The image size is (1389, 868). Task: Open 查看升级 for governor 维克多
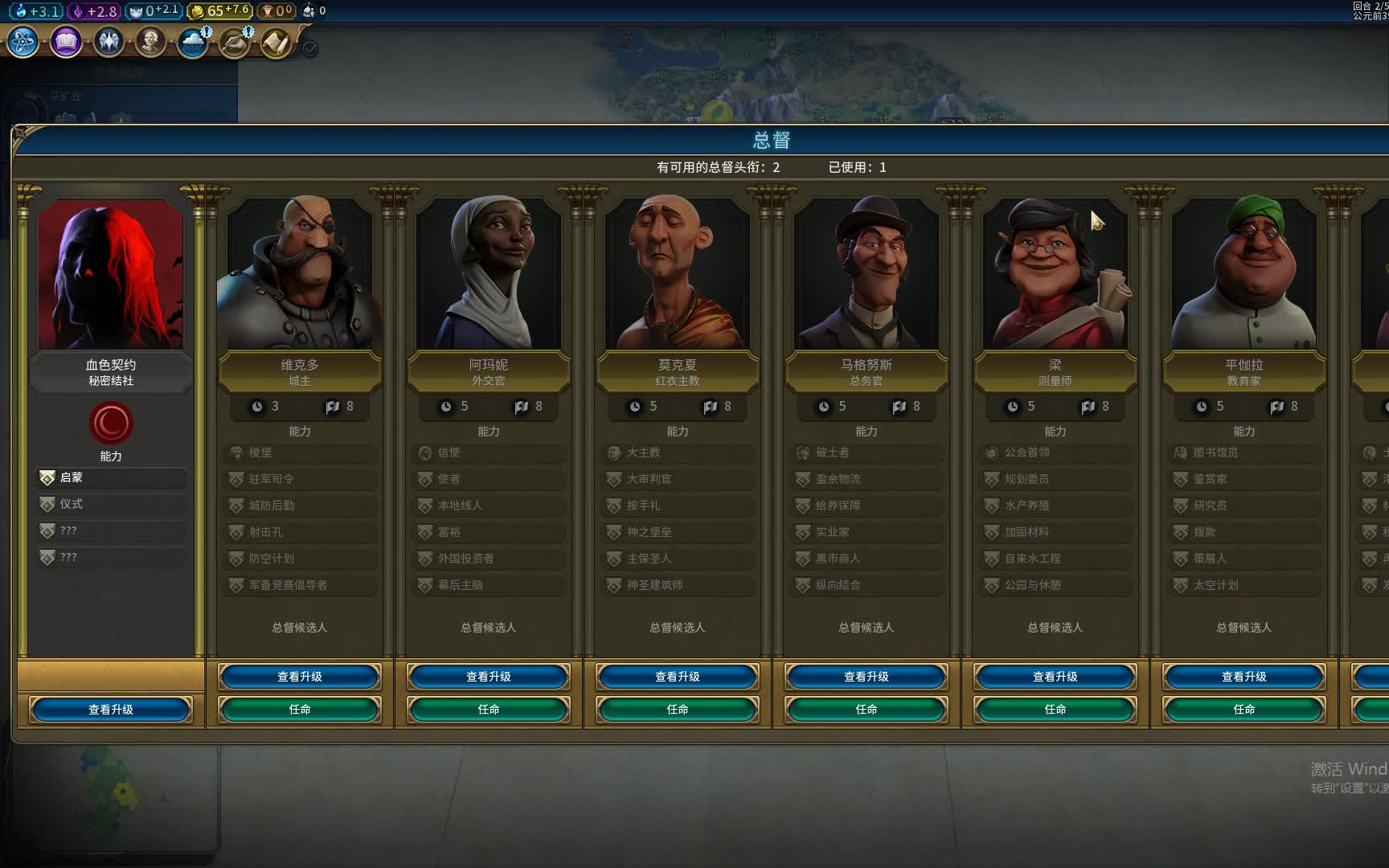point(299,677)
